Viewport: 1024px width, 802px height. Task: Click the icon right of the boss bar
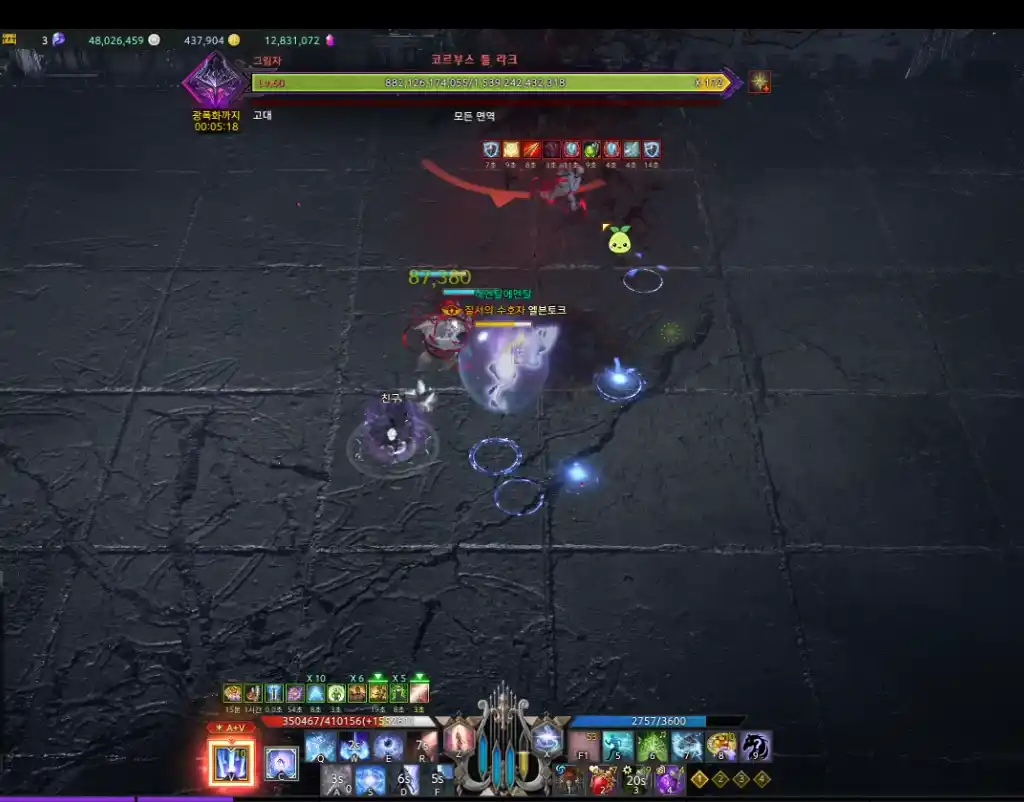point(760,82)
